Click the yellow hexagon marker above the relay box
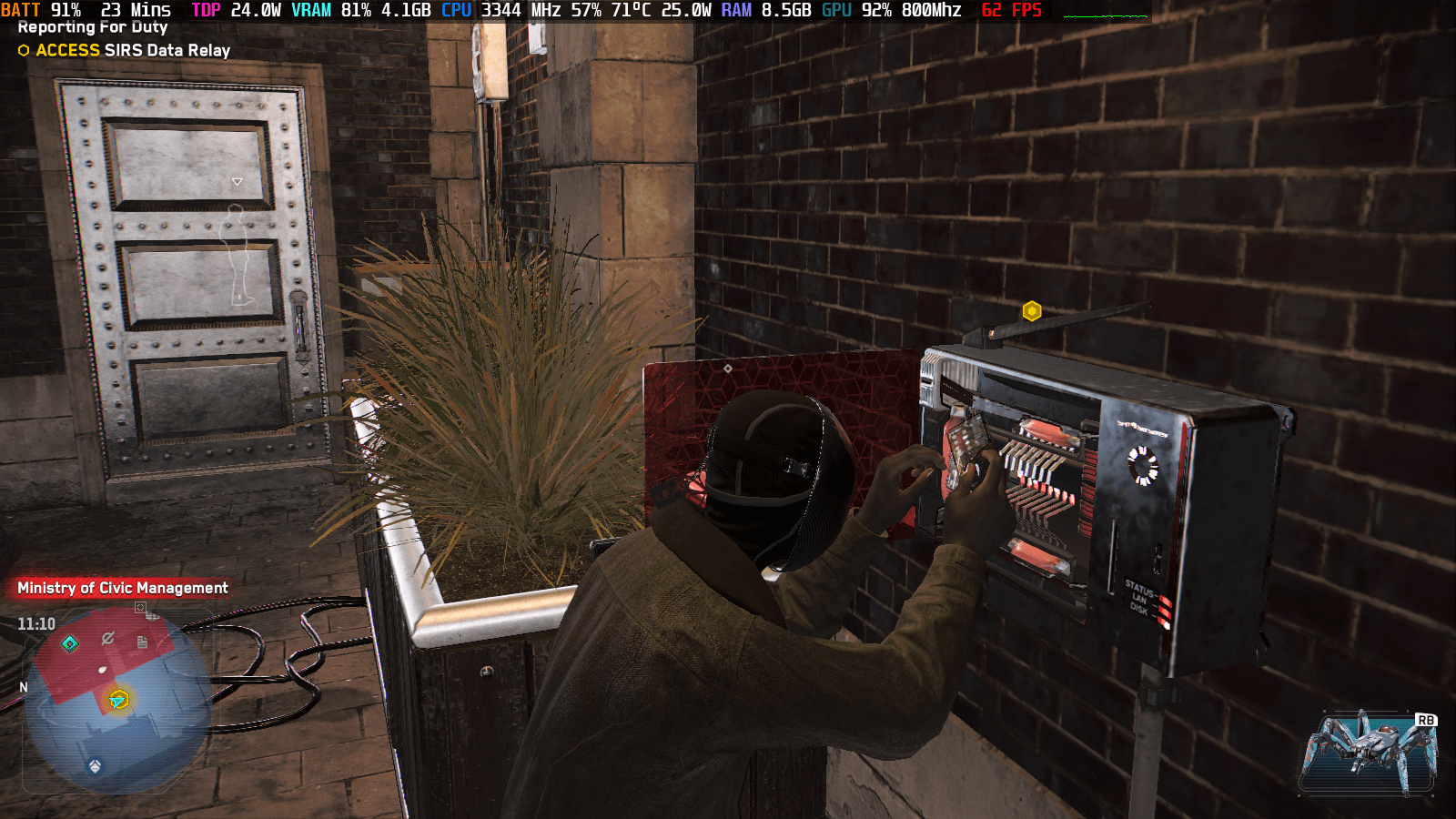 (1034, 310)
